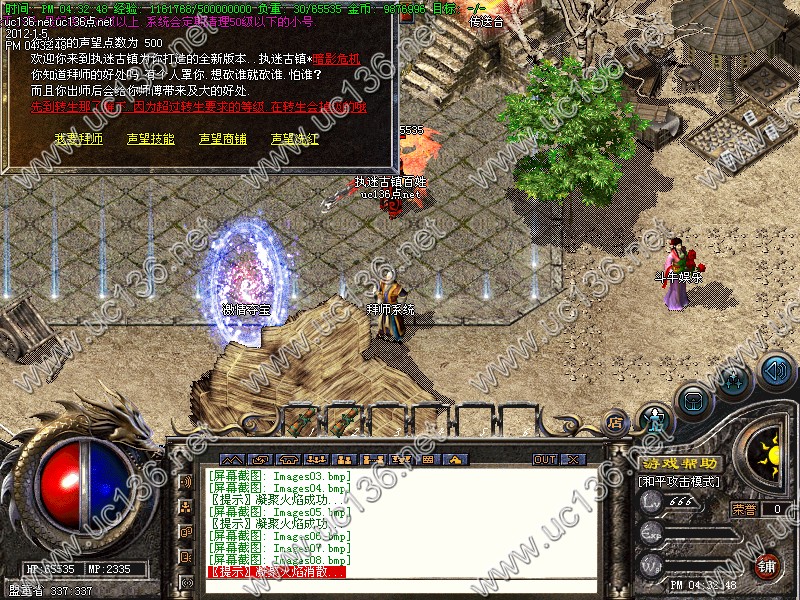The width and height of the screenshot is (800, 600).
Task: Close using the X button above chat
Action: click(x=573, y=459)
